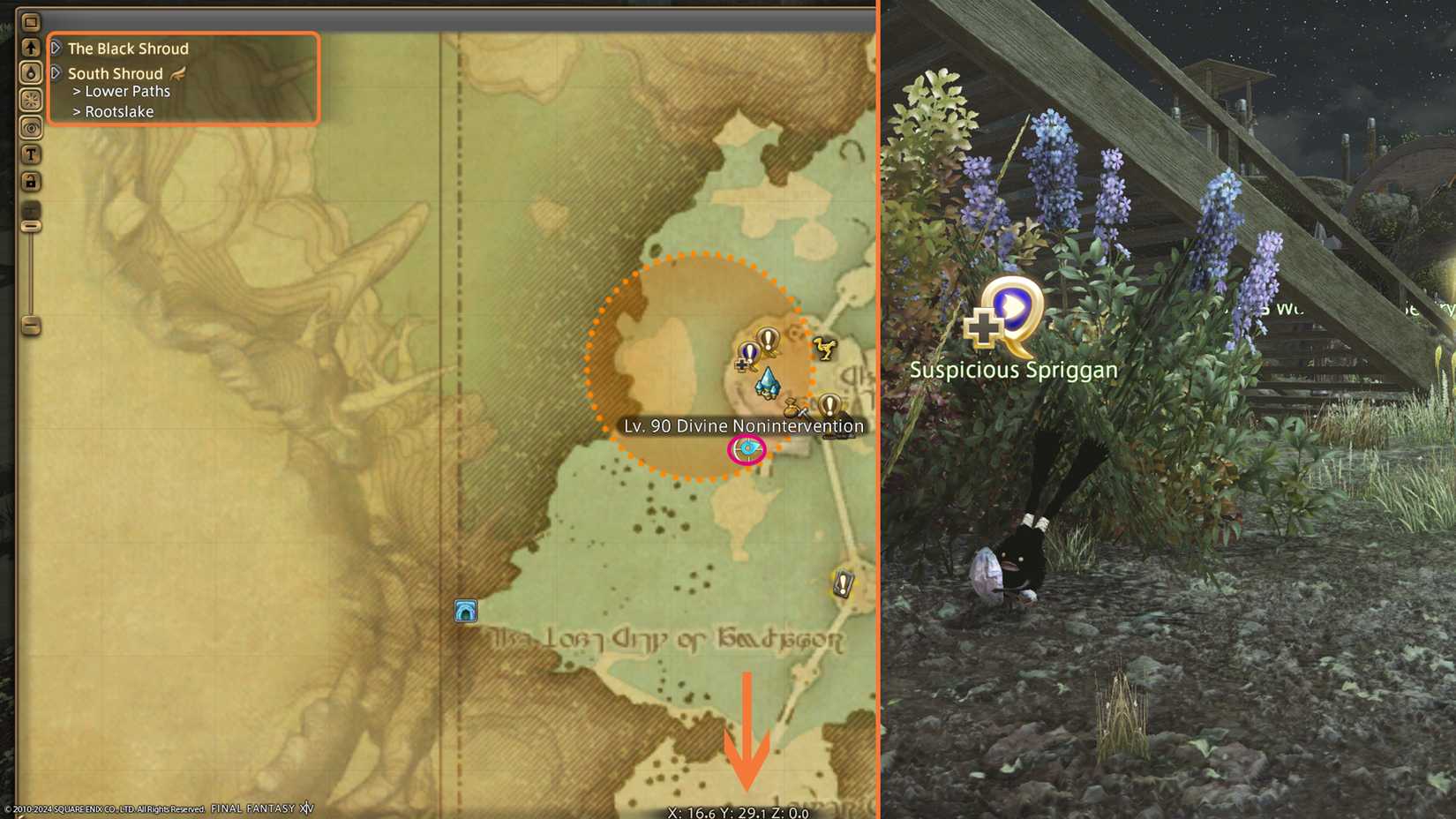1456x819 pixels.
Task: Select the blue aetheryte shard icon near quest markers
Action: point(766,383)
